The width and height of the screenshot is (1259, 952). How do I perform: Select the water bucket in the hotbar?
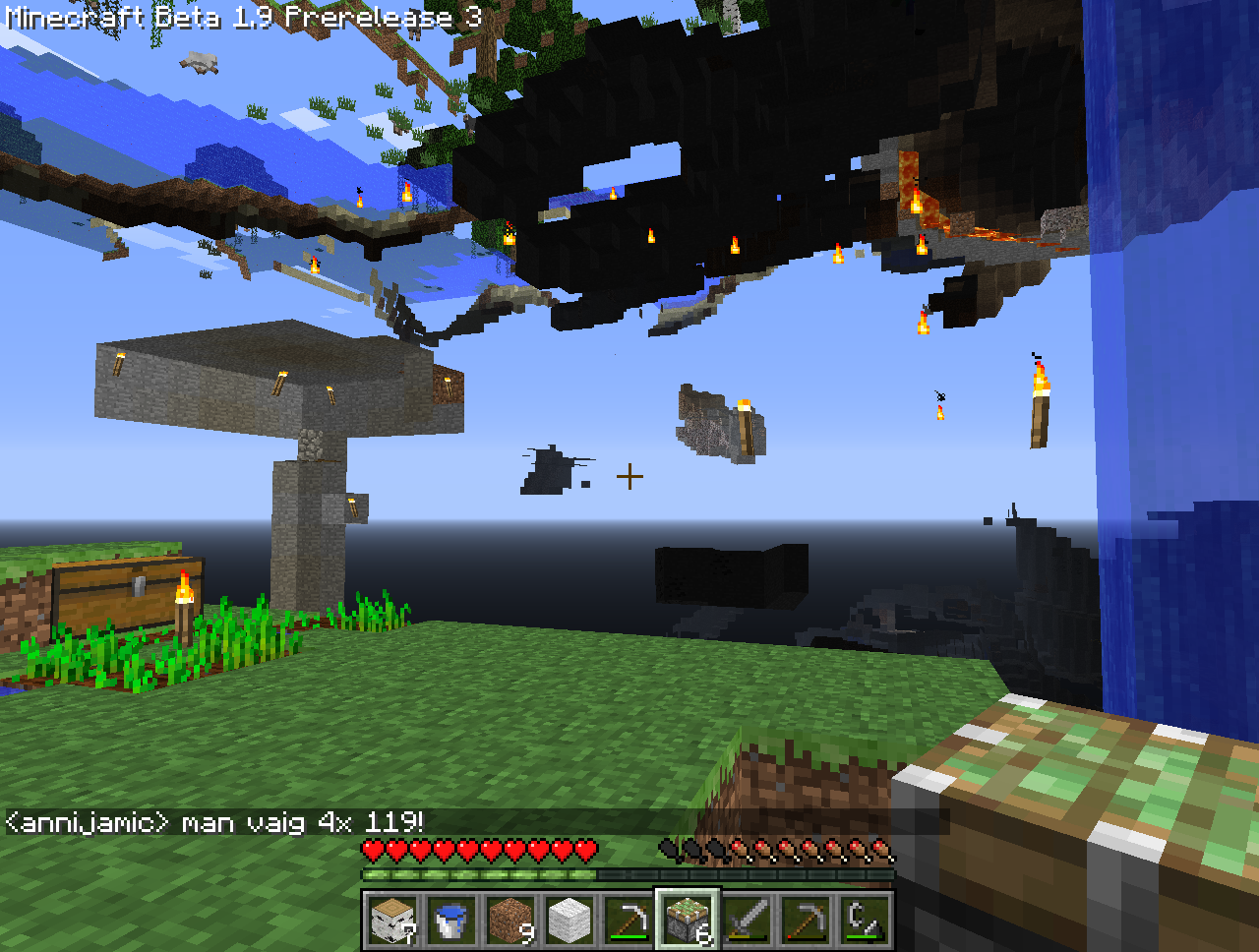point(452,921)
